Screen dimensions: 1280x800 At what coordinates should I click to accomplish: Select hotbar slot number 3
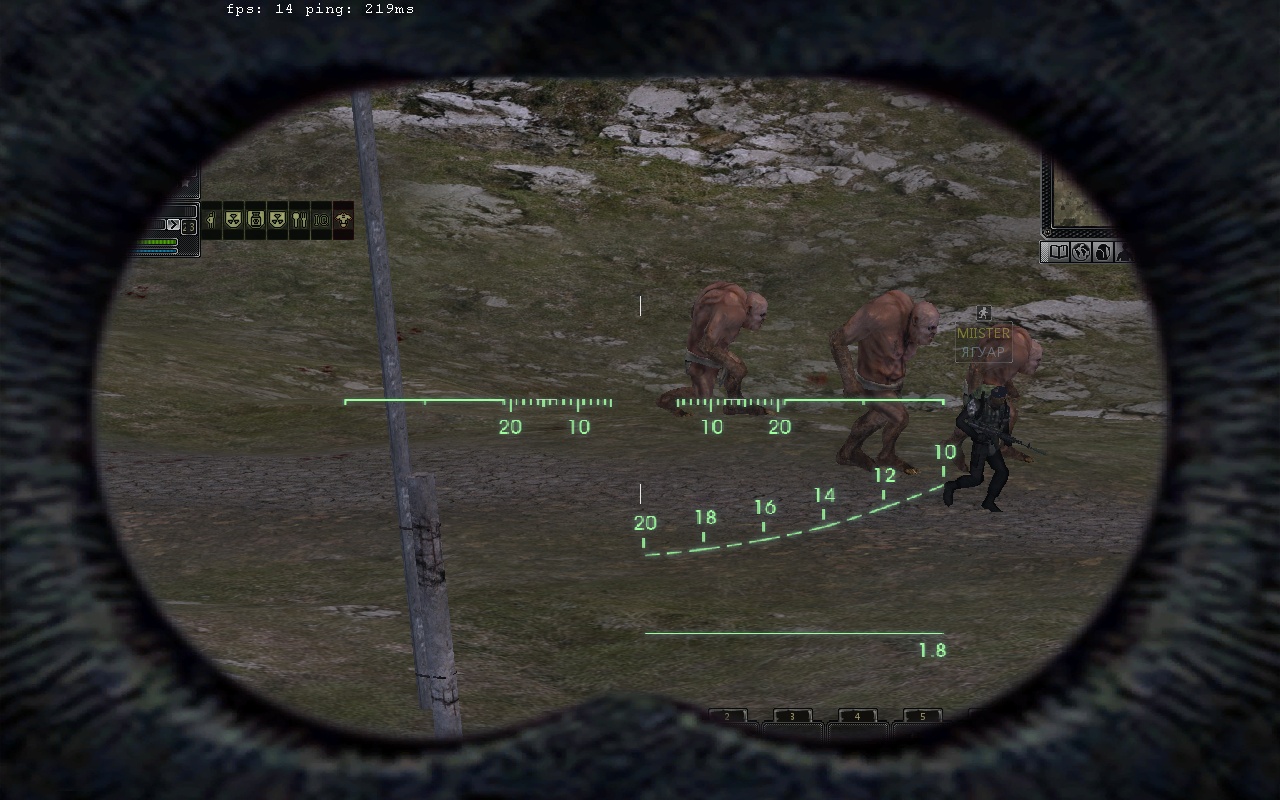tap(792, 717)
